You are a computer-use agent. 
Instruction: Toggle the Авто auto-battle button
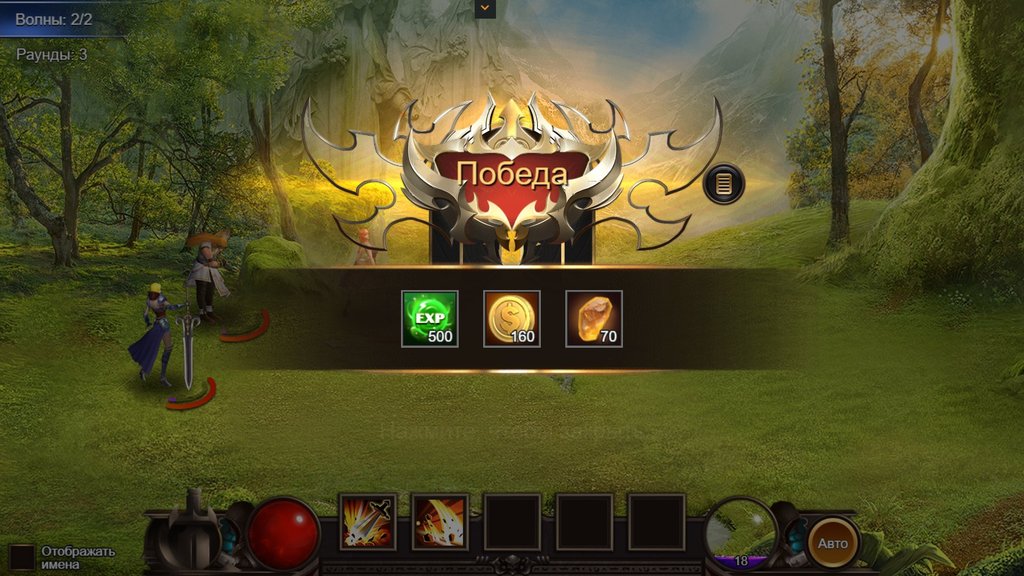click(833, 543)
